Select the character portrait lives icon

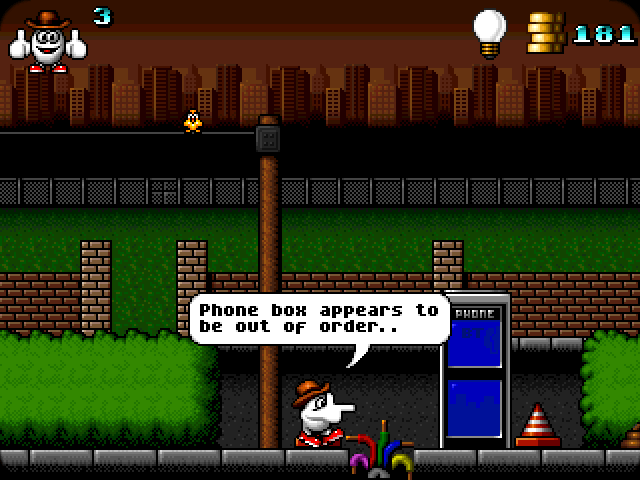(x=47, y=40)
